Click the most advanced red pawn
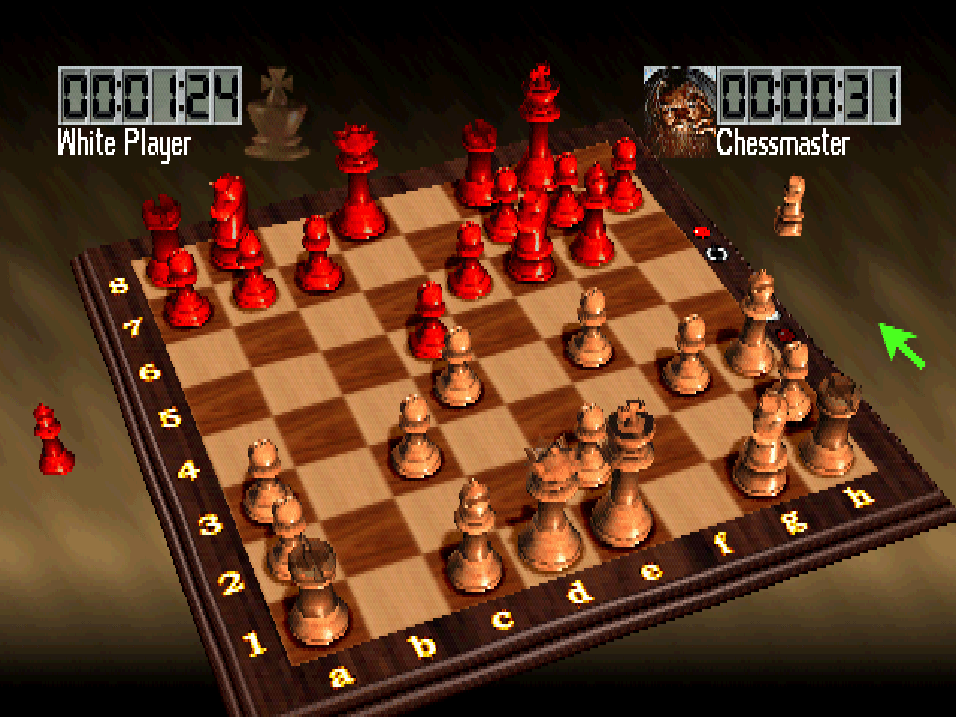Image resolution: width=956 pixels, height=717 pixels. (430, 318)
